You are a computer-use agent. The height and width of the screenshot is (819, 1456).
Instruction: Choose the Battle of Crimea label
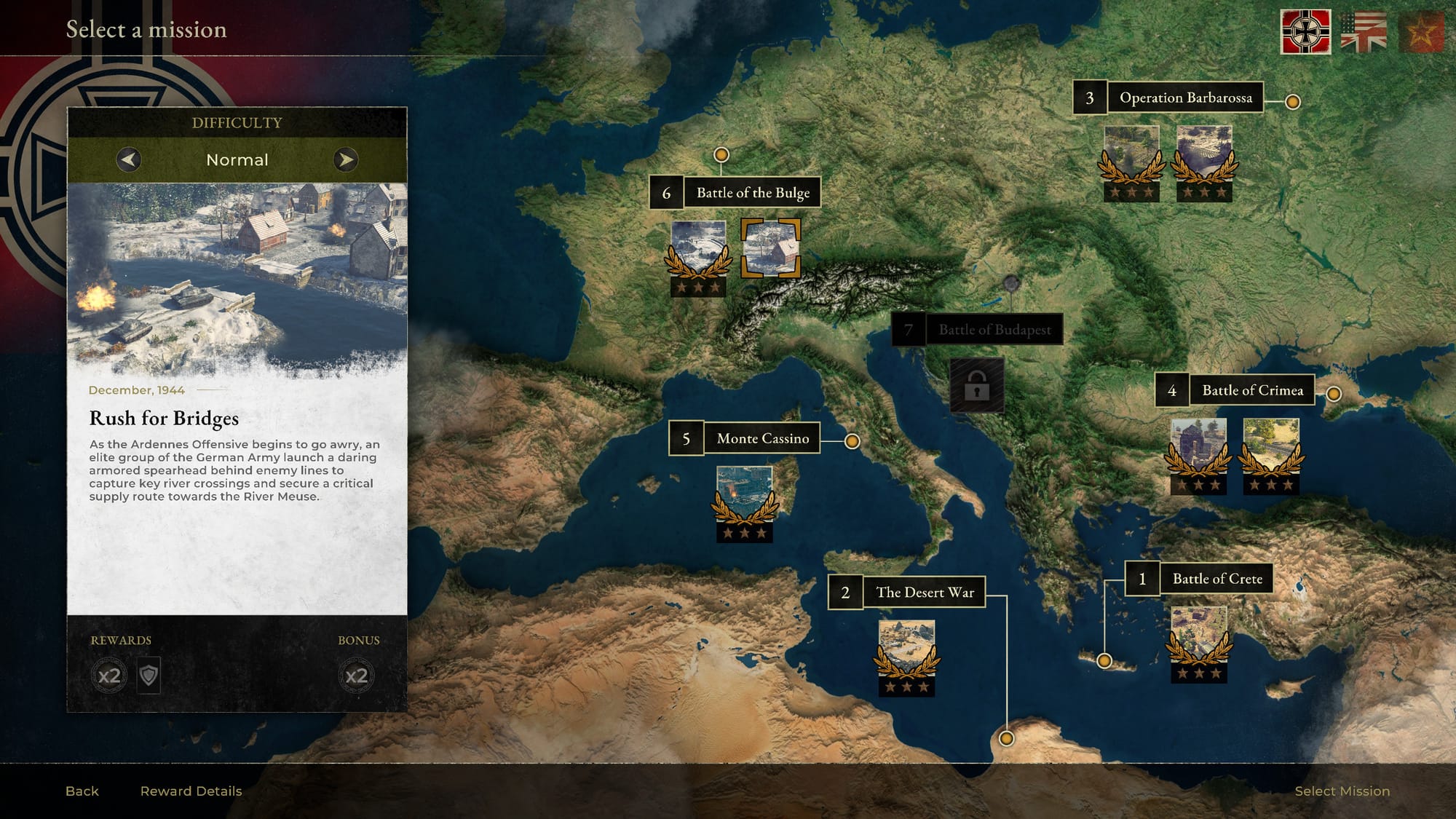[1252, 390]
